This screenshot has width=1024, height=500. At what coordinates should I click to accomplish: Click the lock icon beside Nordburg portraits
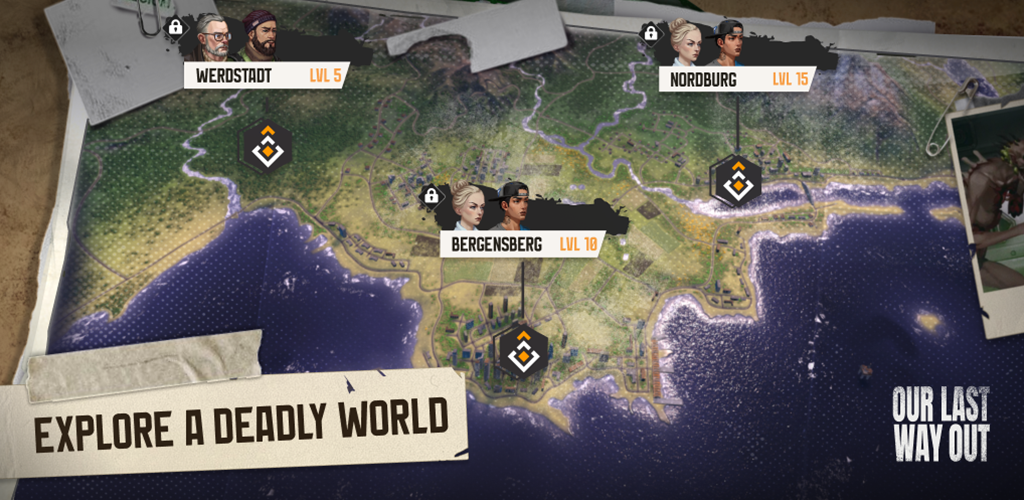651,33
